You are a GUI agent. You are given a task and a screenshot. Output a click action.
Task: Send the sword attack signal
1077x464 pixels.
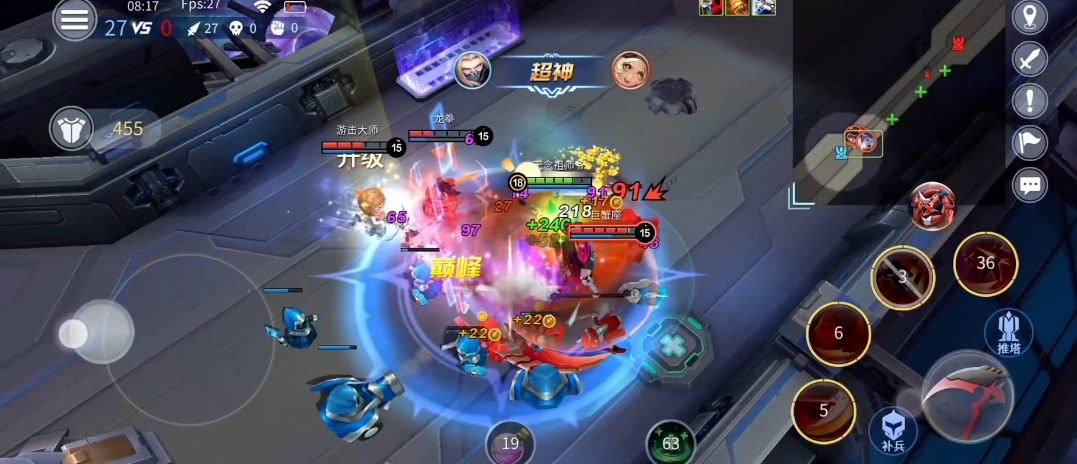click(x=1029, y=59)
